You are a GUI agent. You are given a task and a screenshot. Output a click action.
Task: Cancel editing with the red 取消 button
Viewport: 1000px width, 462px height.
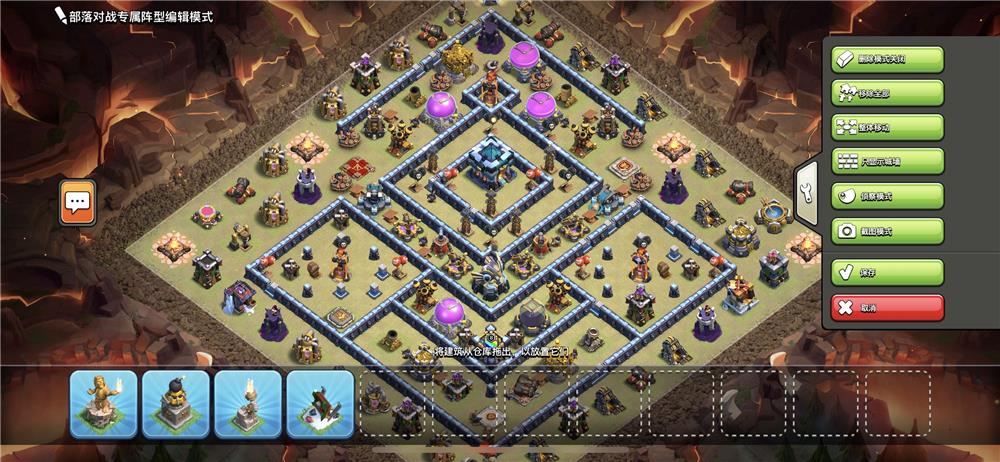pyautogui.click(x=886, y=307)
